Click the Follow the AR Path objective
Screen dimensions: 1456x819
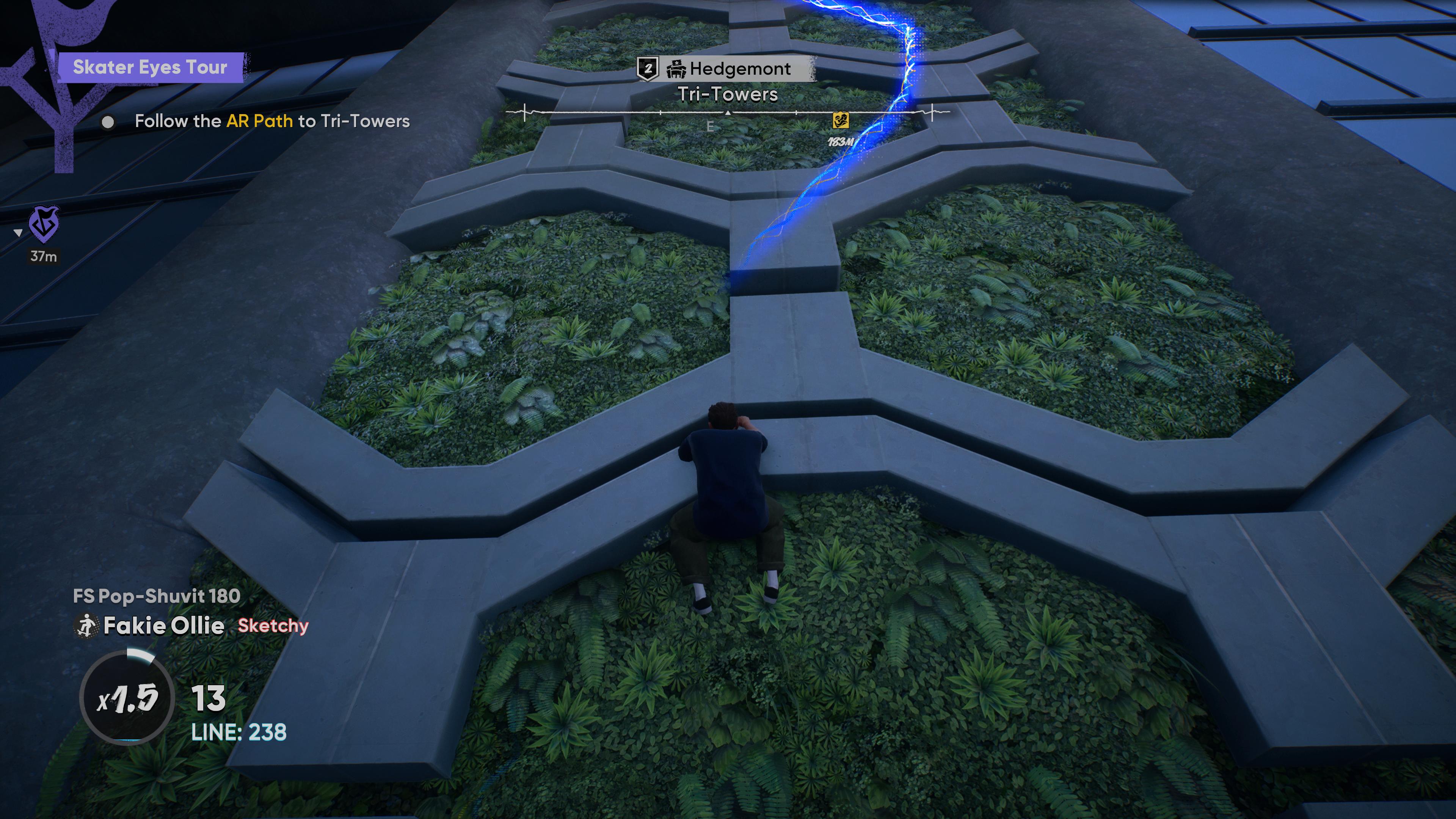272,121
